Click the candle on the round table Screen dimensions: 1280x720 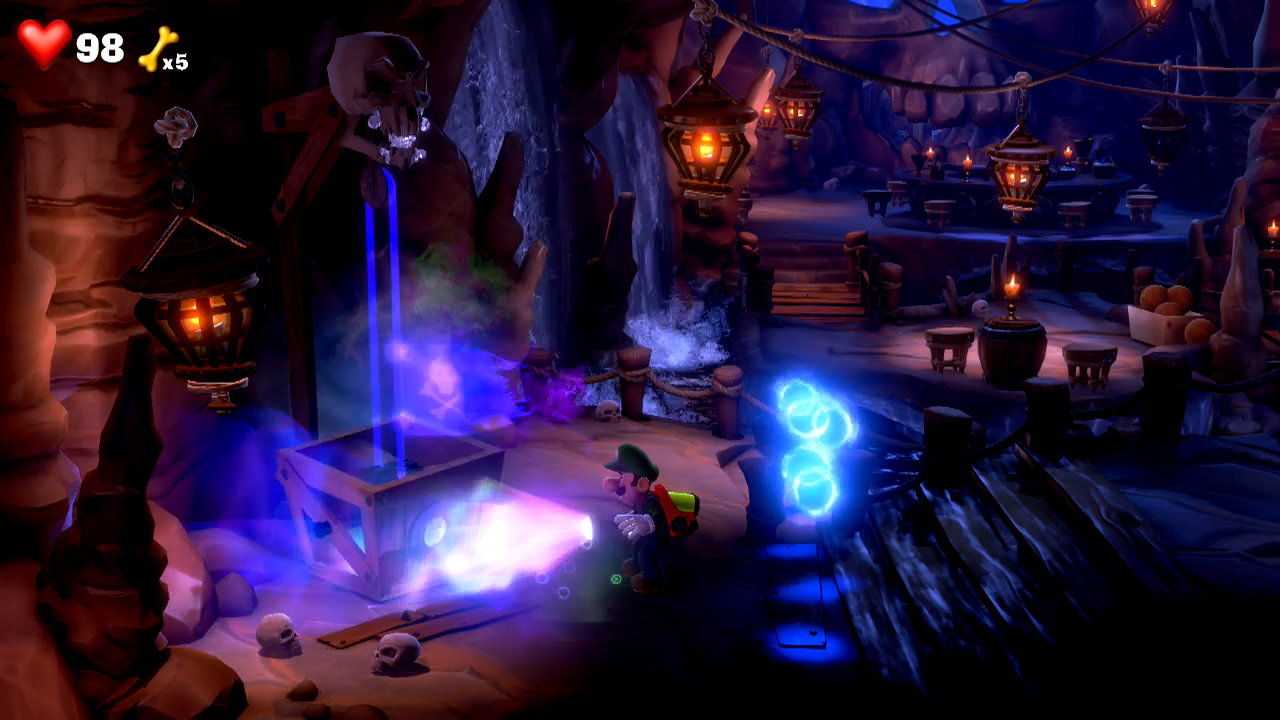point(1012,290)
